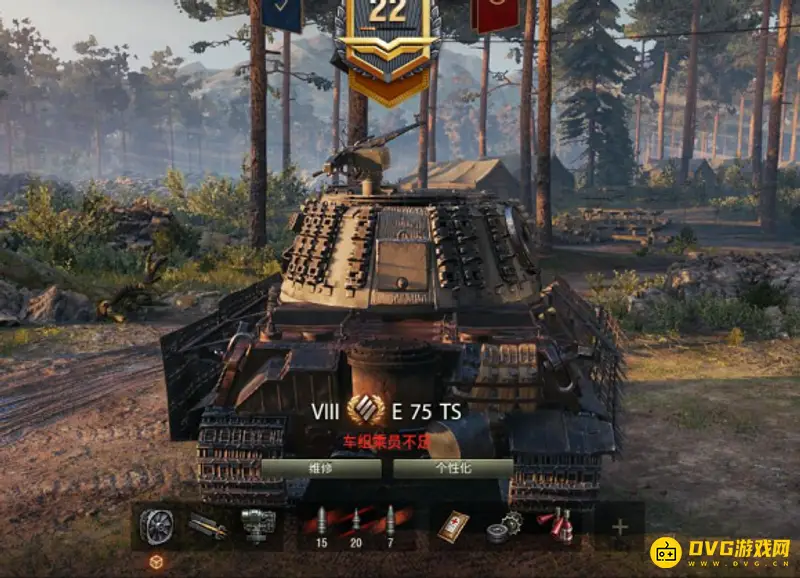Image resolution: width=800 pixels, height=578 pixels.
Task: Open the first aid kit consumable slot
Action: [453, 525]
